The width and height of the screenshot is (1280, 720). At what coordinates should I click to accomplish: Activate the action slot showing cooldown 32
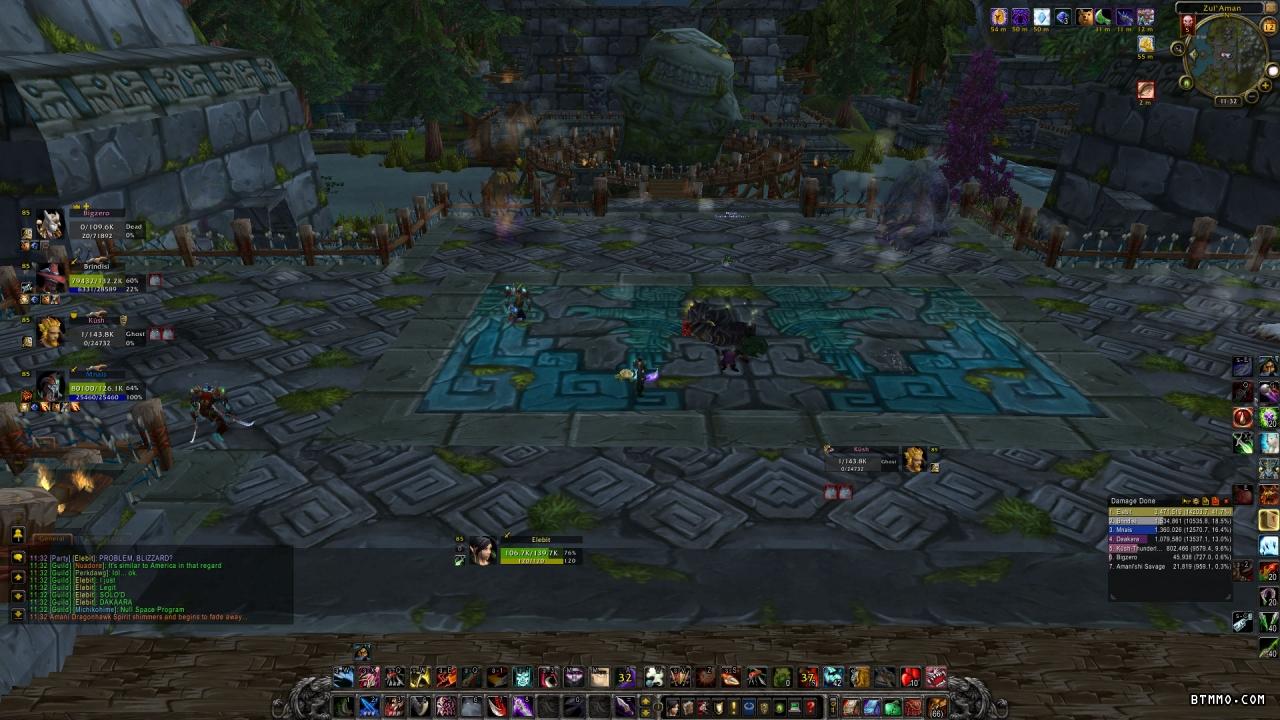(x=626, y=678)
